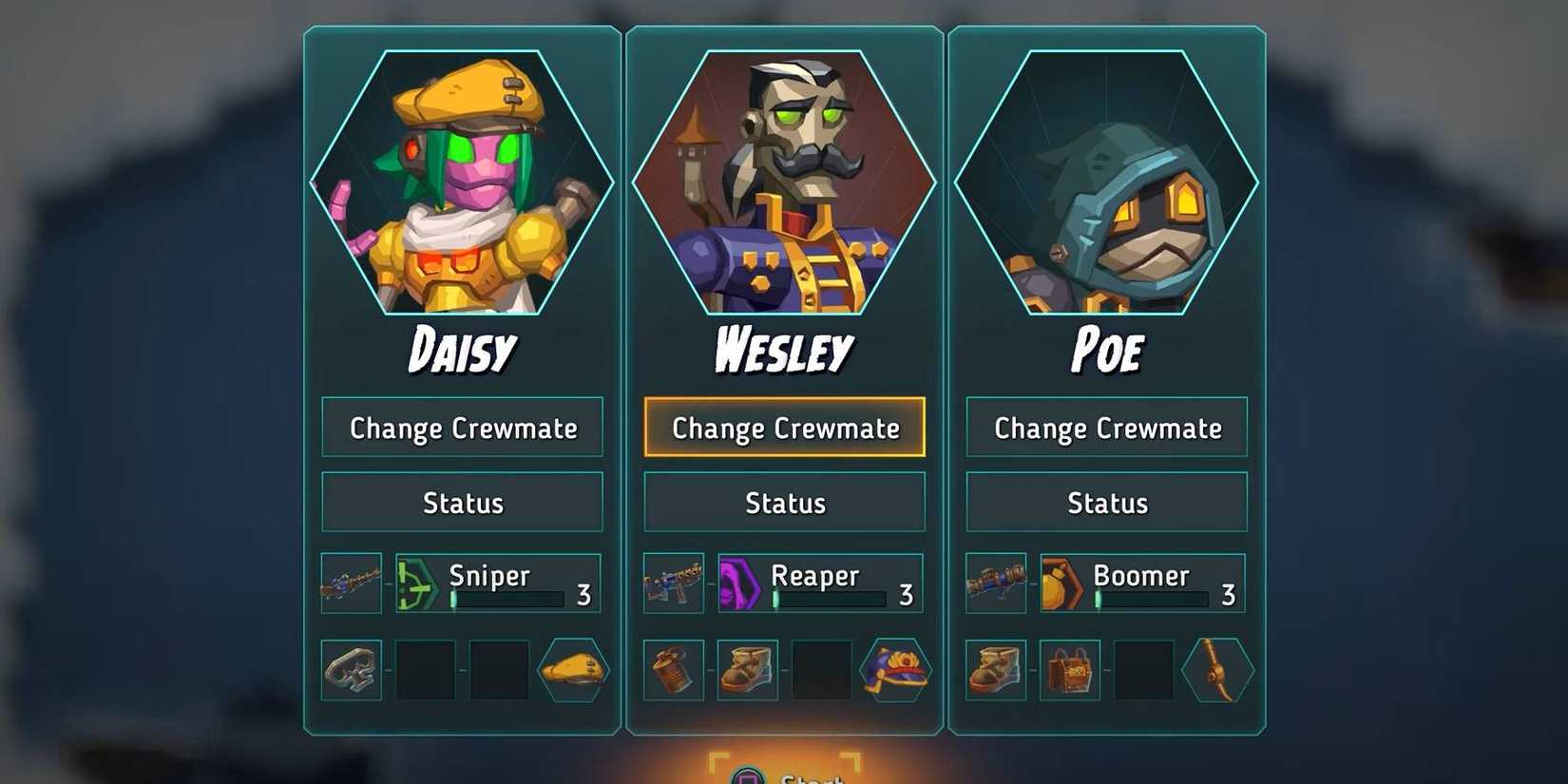Image resolution: width=1568 pixels, height=784 pixels.
Task: Open Wesley's boots equipment slot
Action: [748, 670]
